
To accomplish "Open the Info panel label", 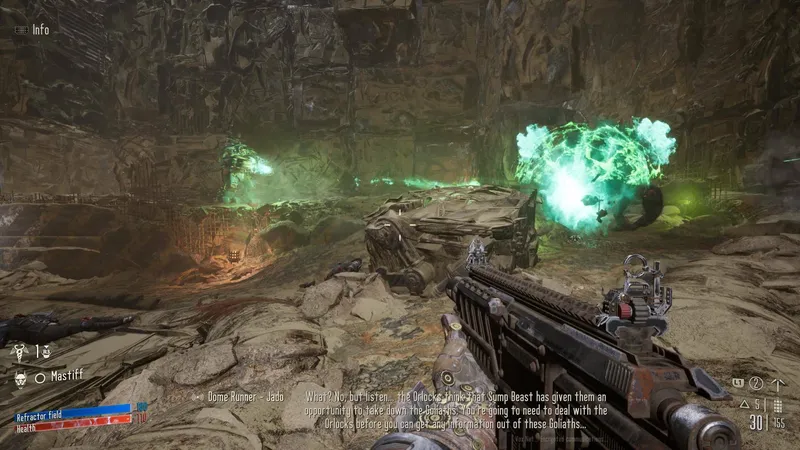I will click(x=40, y=29).
